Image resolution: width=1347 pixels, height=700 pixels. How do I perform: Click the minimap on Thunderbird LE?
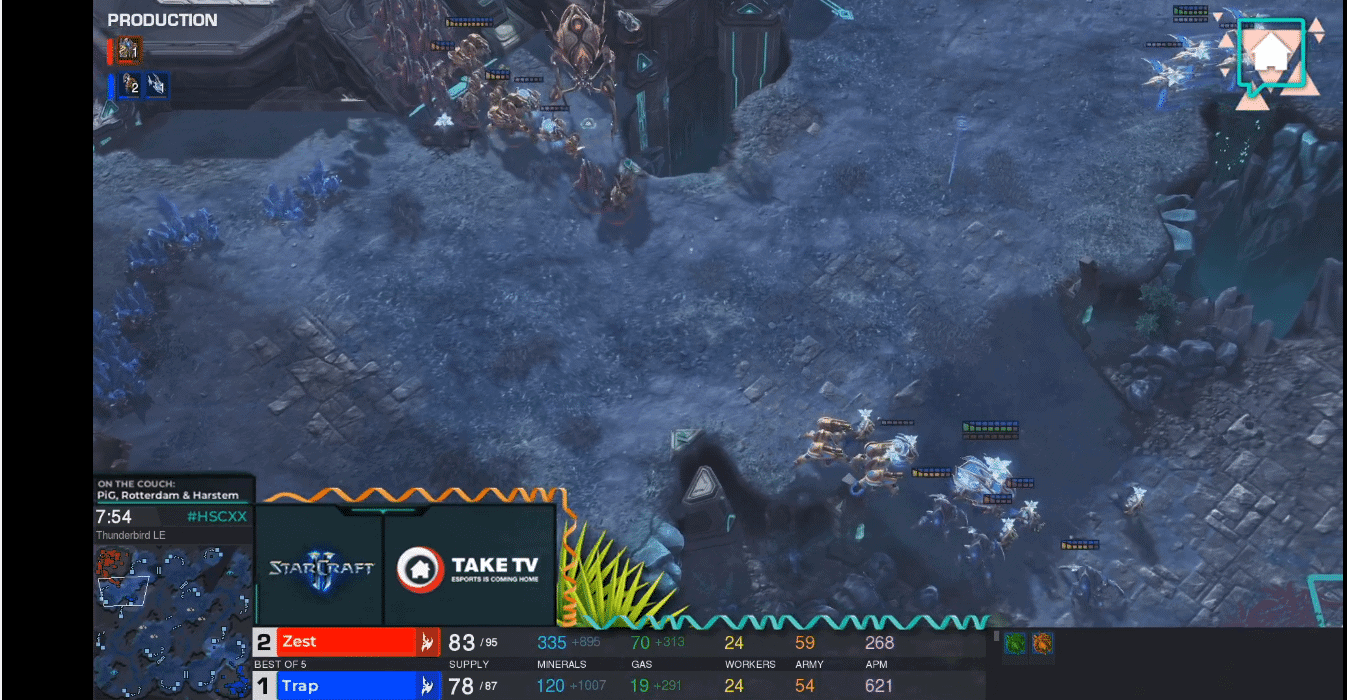(x=172, y=620)
